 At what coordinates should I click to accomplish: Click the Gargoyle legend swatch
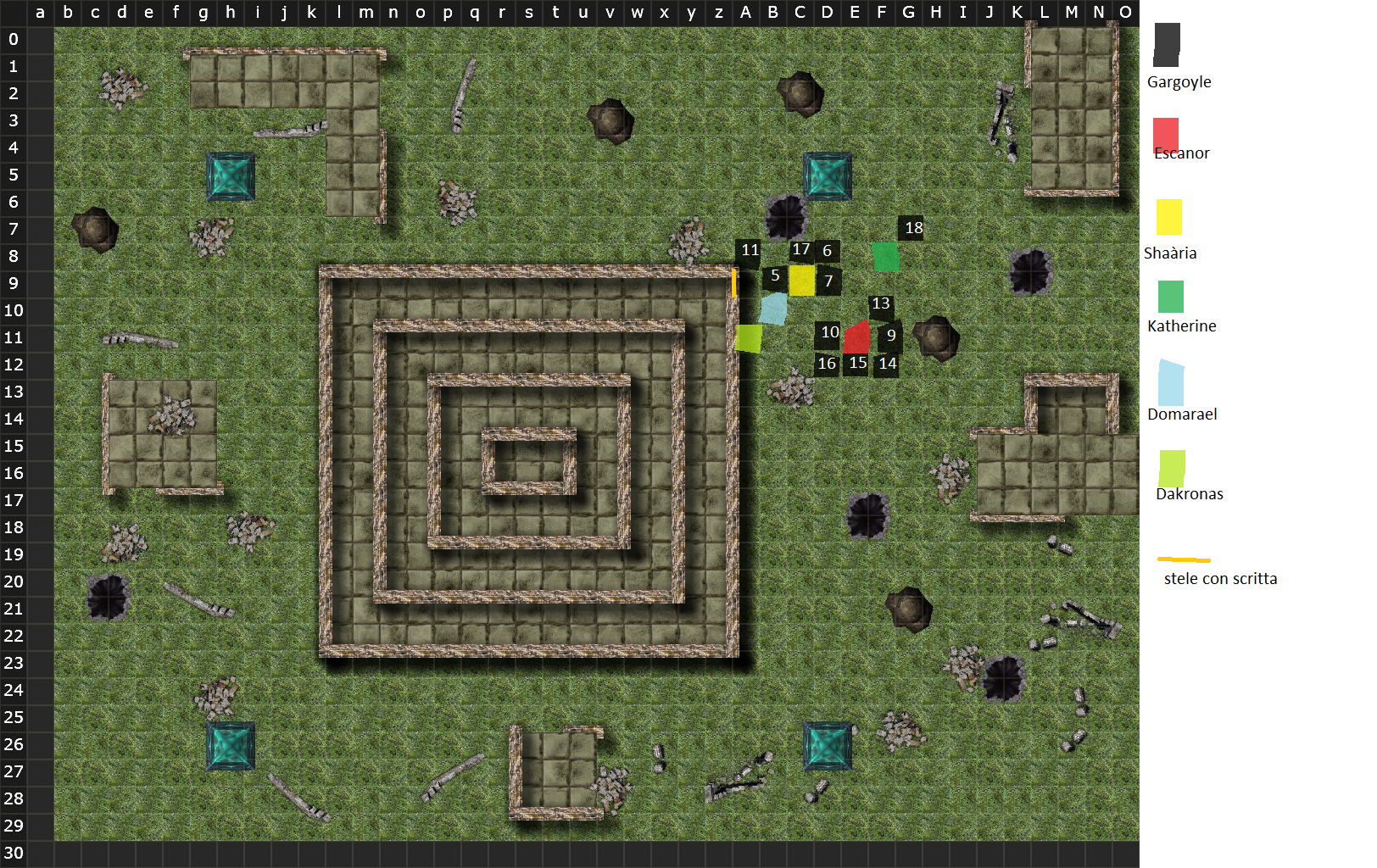click(1167, 44)
